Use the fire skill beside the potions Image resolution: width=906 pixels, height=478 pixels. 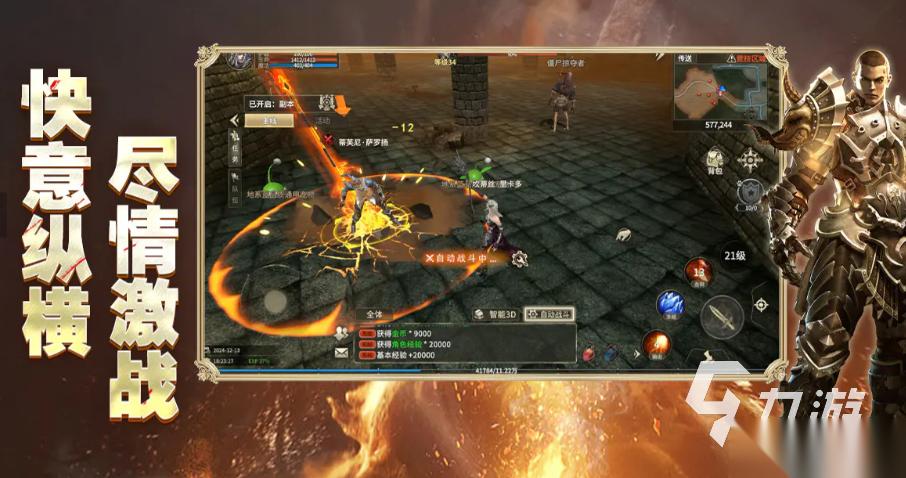coord(656,345)
